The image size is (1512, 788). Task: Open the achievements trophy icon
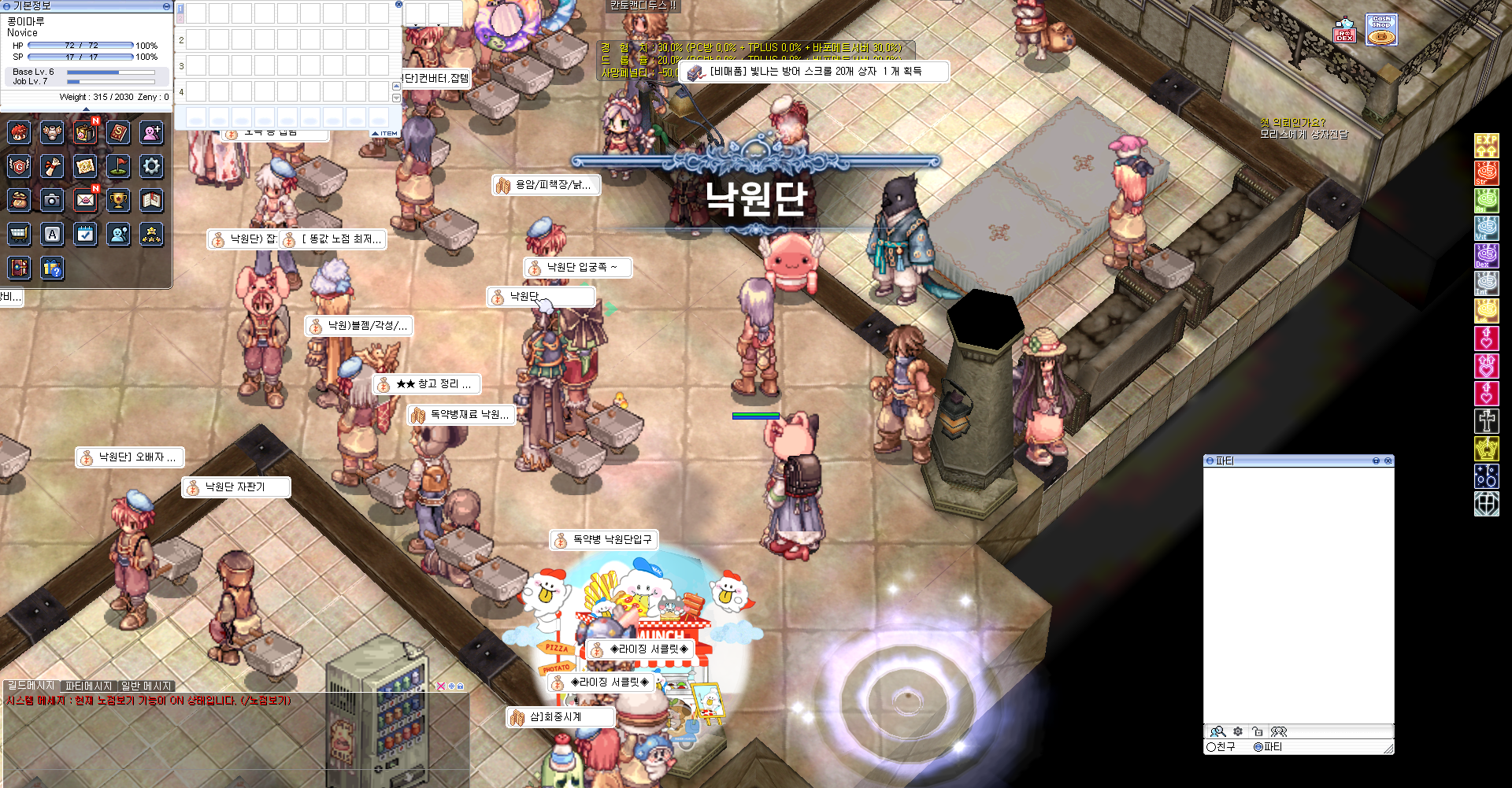(118, 200)
